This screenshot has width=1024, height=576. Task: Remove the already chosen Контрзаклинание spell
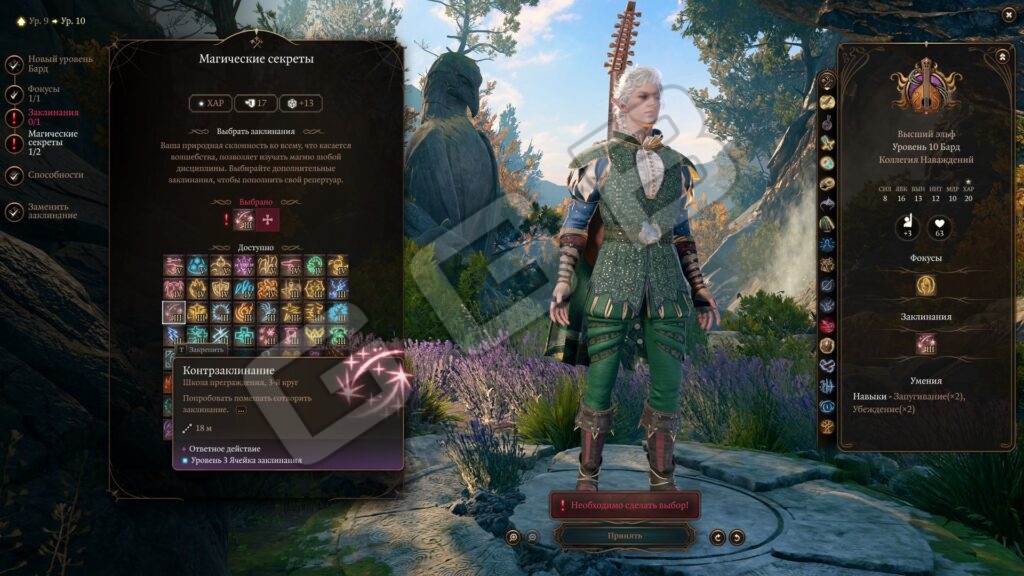coord(244,220)
